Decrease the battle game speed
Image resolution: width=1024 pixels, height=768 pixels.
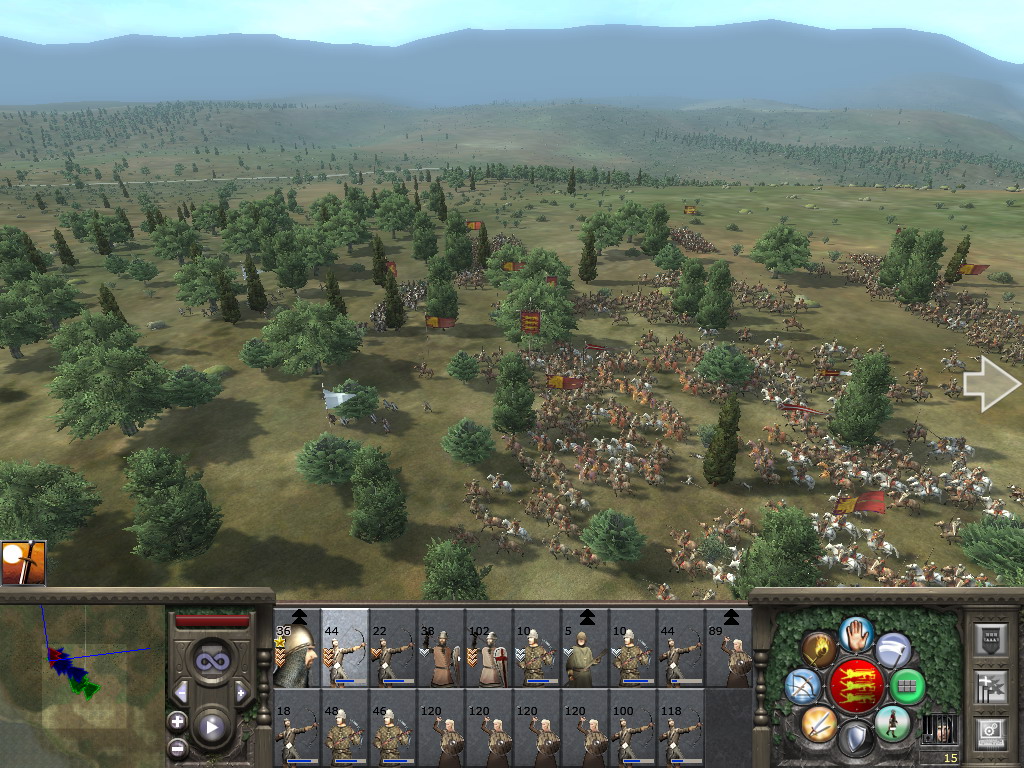pyautogui.click(x=181, y=692)
